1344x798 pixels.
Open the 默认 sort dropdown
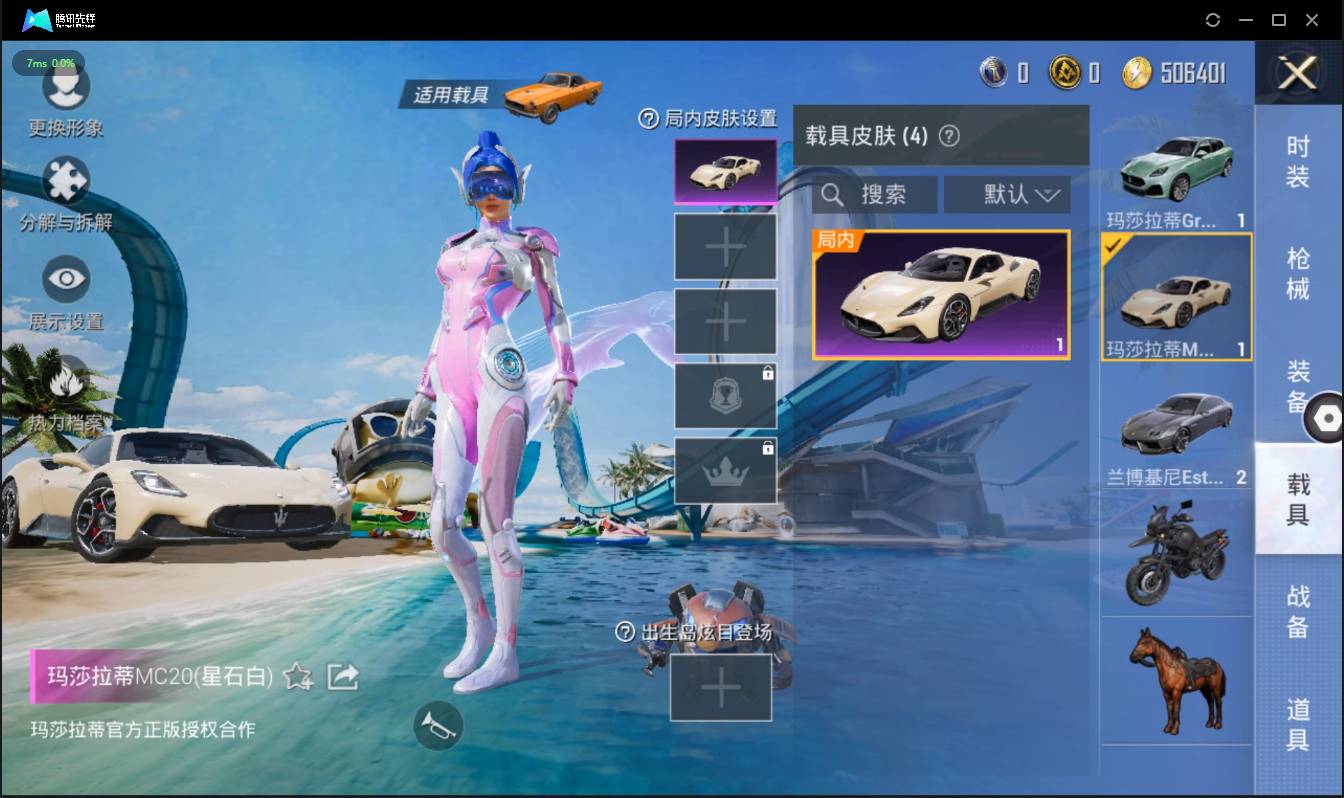tap(1007, 195)
